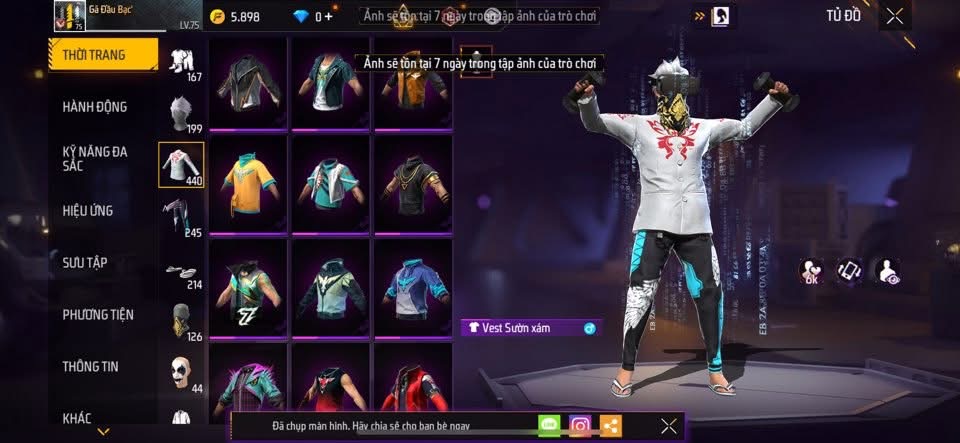Viewport: 960px width, 443px height.
Task: Close the wardrobe with the top-right X
Action: coord(895,15)
